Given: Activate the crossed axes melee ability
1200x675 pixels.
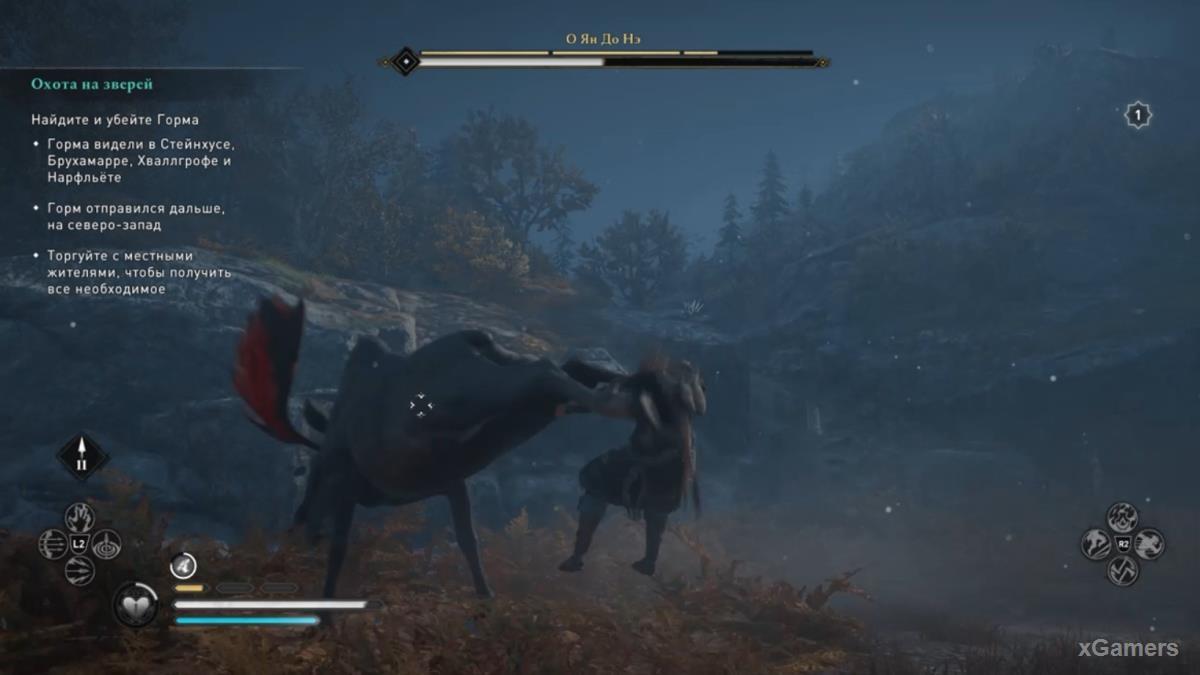Looking at the screenshot, I should [x=1122, y=570].
